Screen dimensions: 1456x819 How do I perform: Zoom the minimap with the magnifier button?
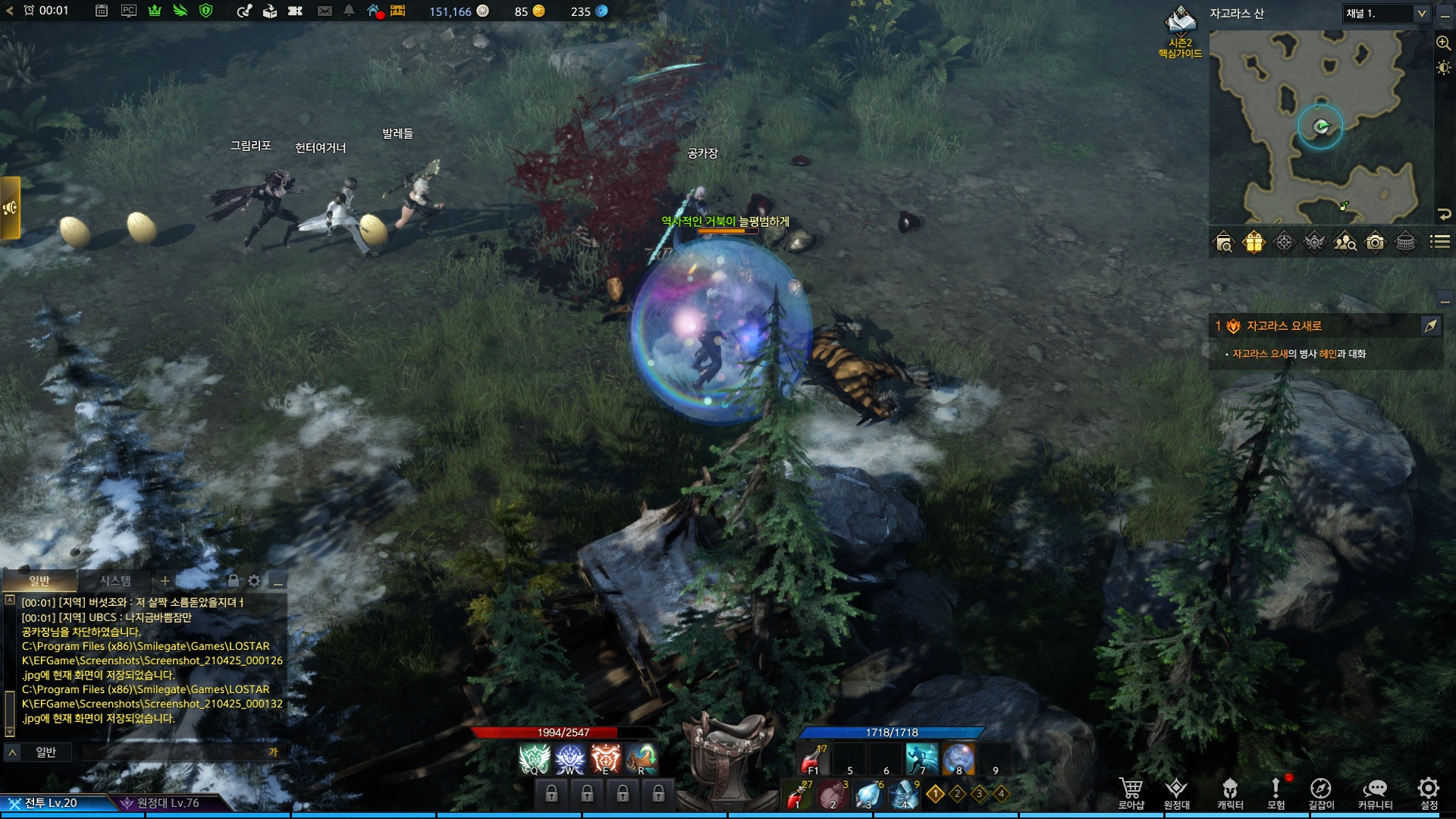point(1443,43)
